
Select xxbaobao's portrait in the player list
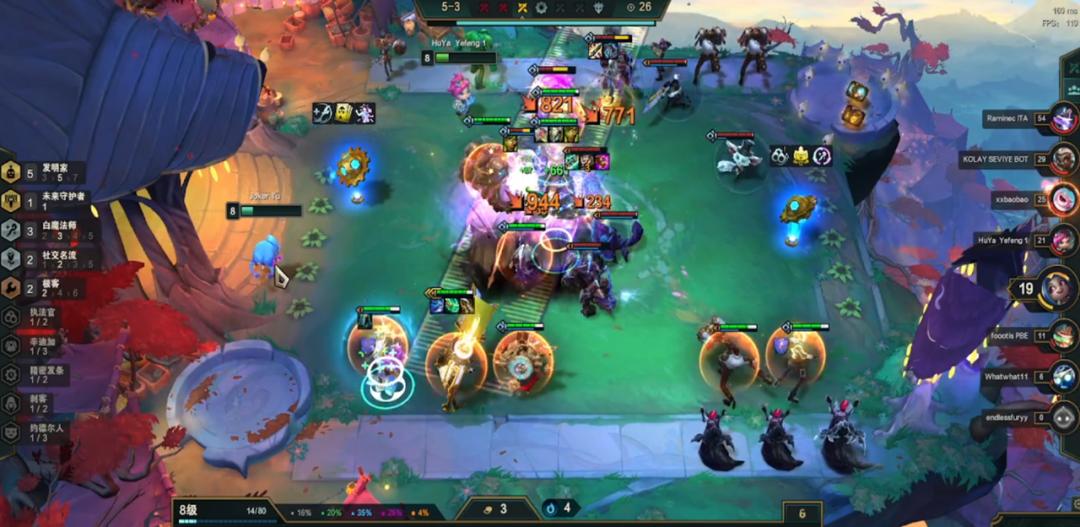(x=1063, y=198)
